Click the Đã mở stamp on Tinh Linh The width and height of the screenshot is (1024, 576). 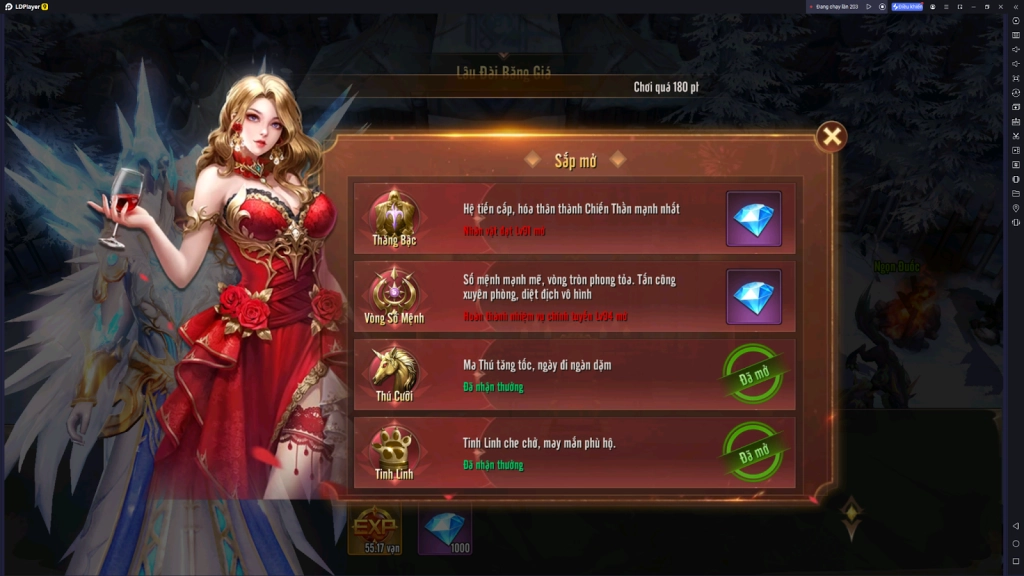(x=753, y=452)
